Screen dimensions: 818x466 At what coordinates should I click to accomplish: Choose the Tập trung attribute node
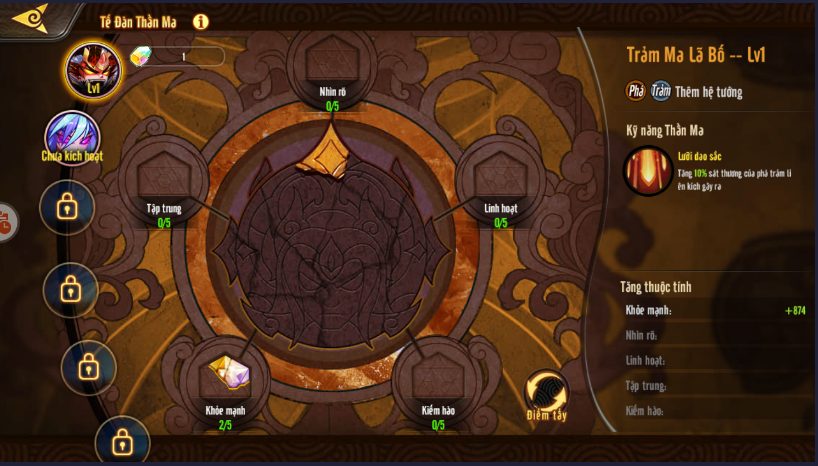tap(163, 176)
